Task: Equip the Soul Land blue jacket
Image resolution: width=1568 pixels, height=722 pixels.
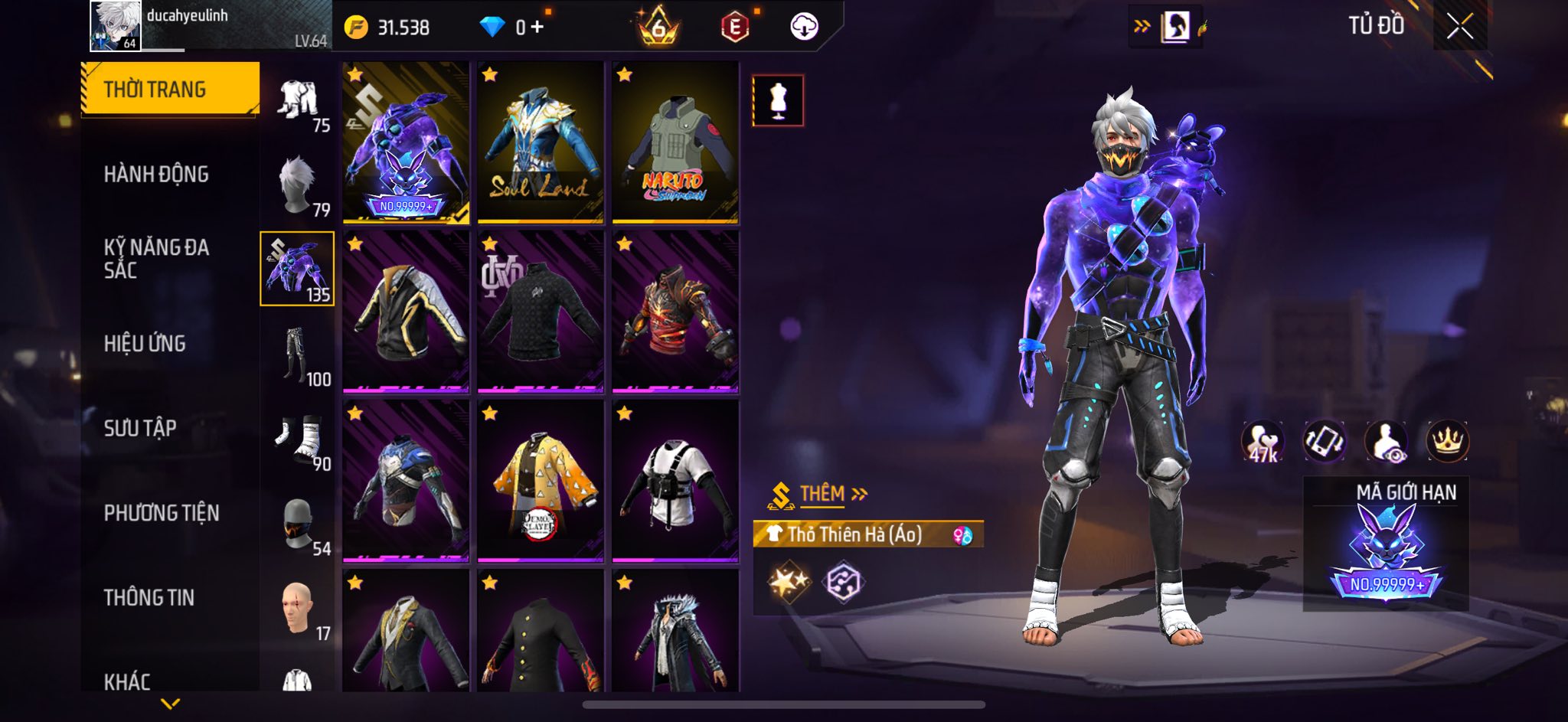Action: click(x=541, y=143)
